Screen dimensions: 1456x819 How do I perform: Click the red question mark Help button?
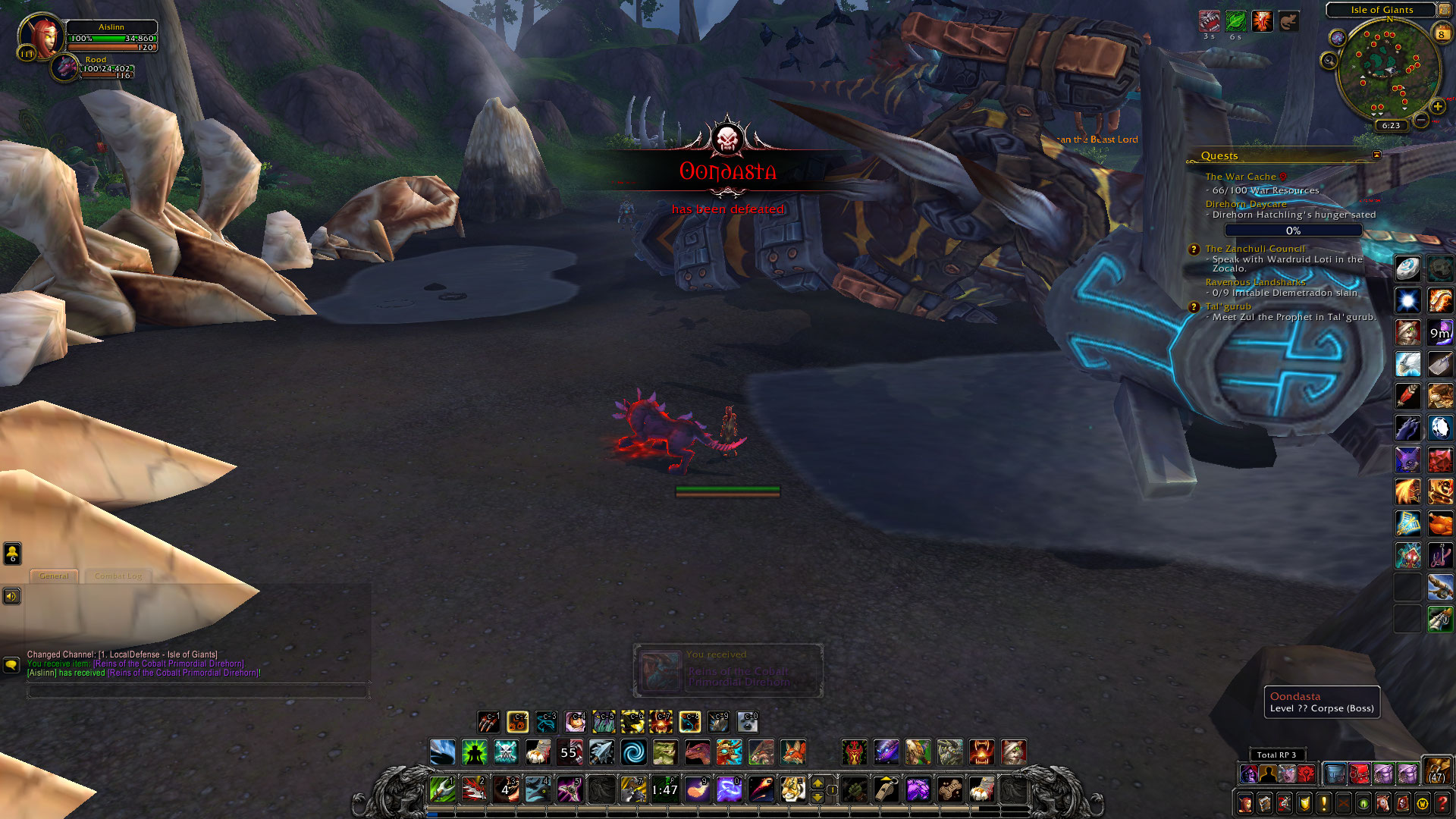point(1442,803)
